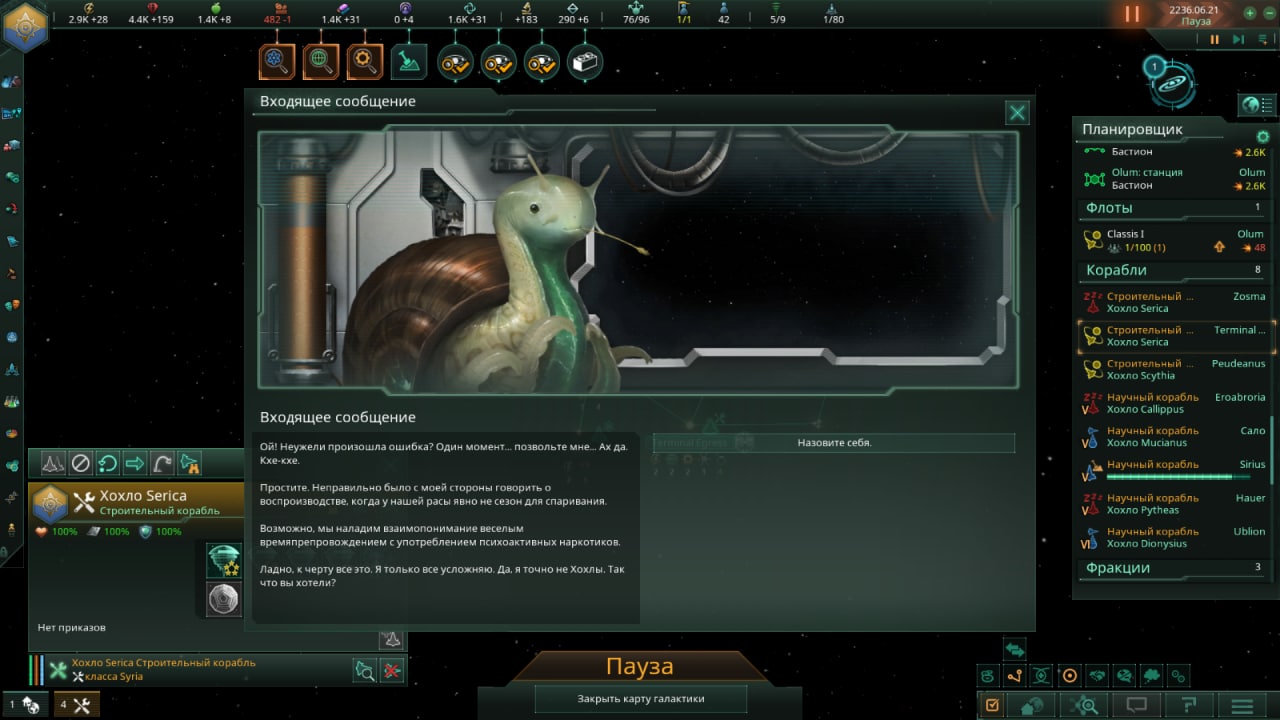1280x720 pixels.
Task: Open the first research magnifier icon
Action: (277, 62)
